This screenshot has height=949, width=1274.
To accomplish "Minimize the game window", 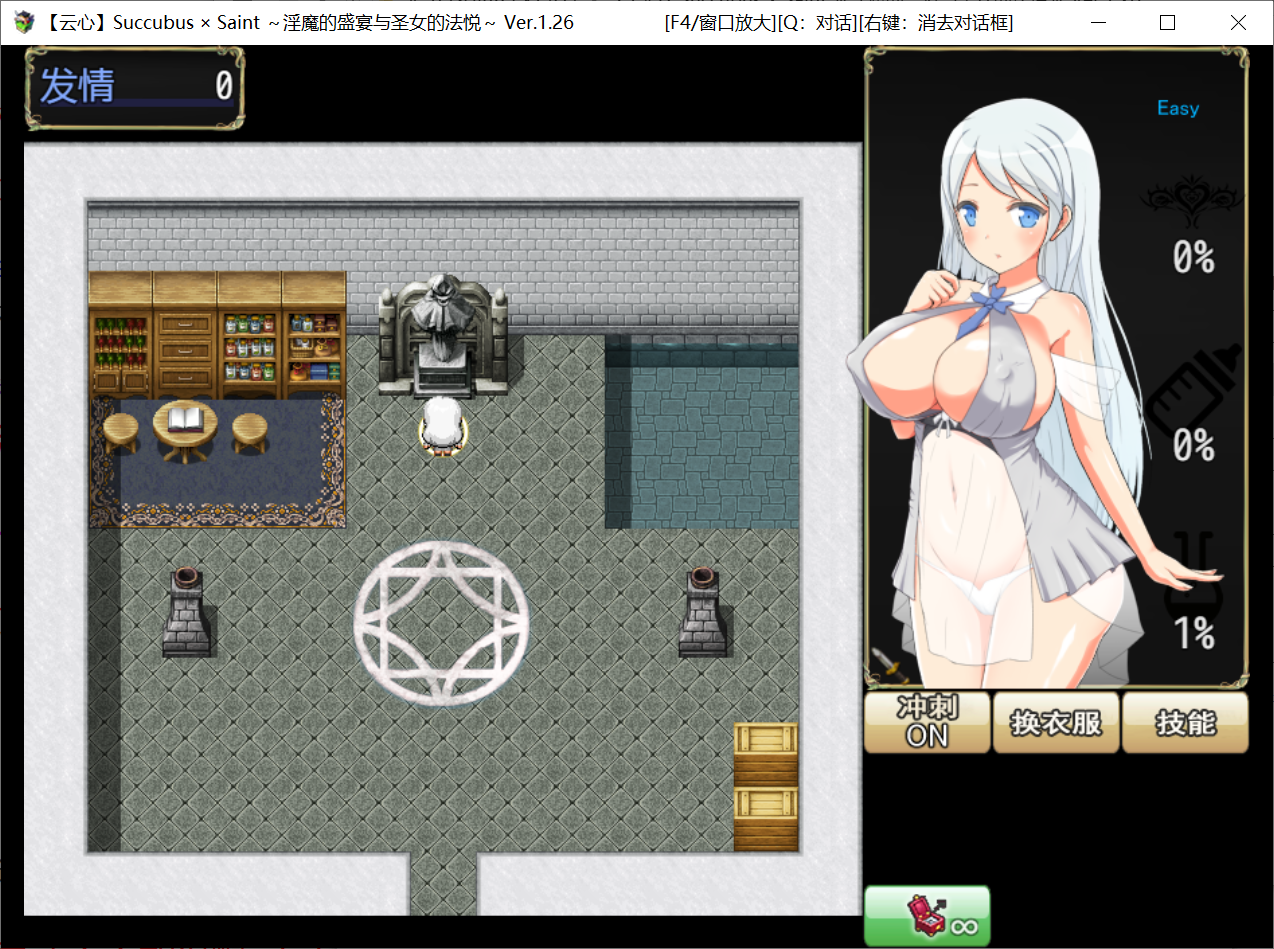I will point(1096,23).
